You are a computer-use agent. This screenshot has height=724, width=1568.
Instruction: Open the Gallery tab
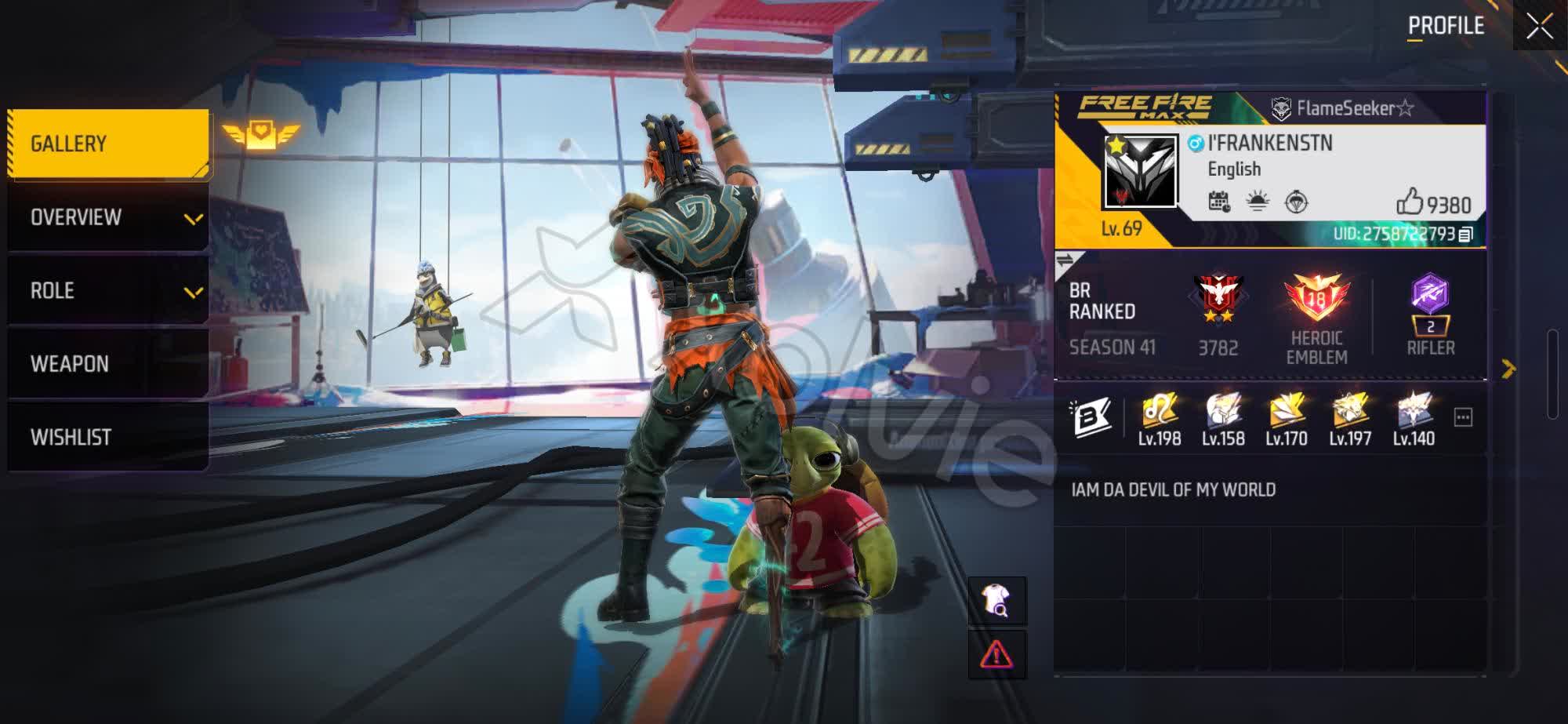click(108, 144)
